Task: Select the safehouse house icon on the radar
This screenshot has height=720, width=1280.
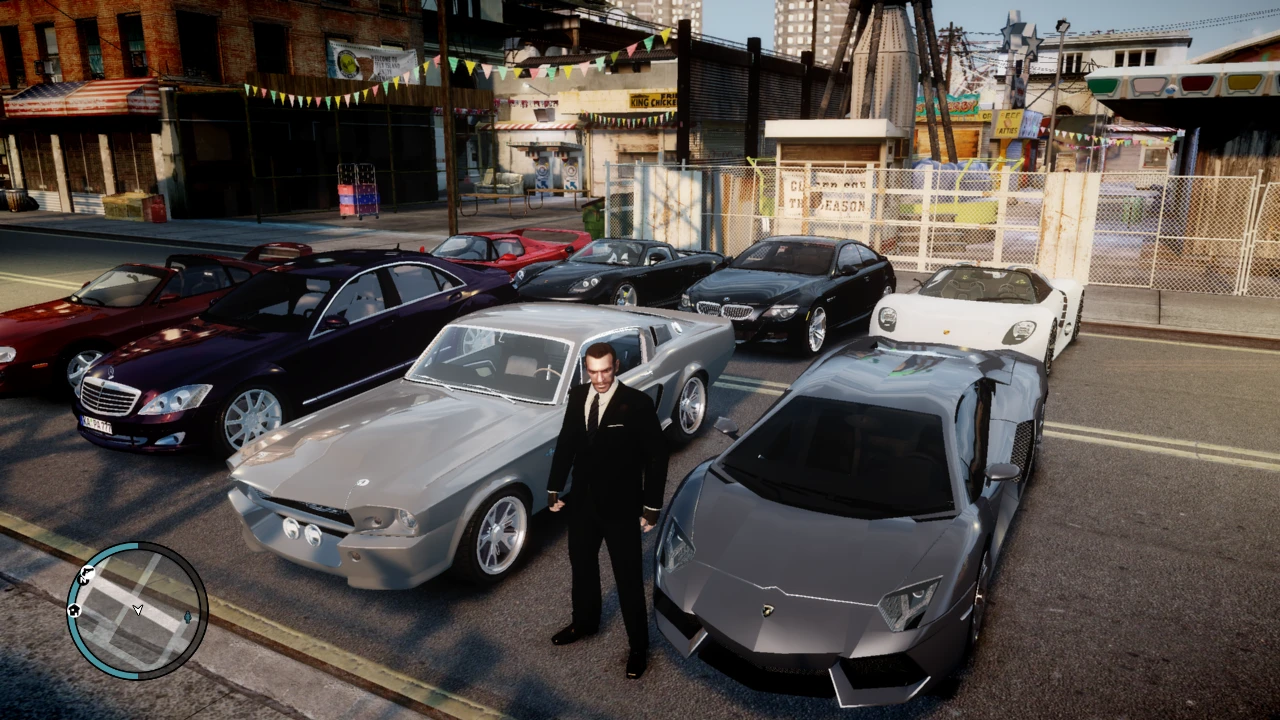Action: point(74,610)
